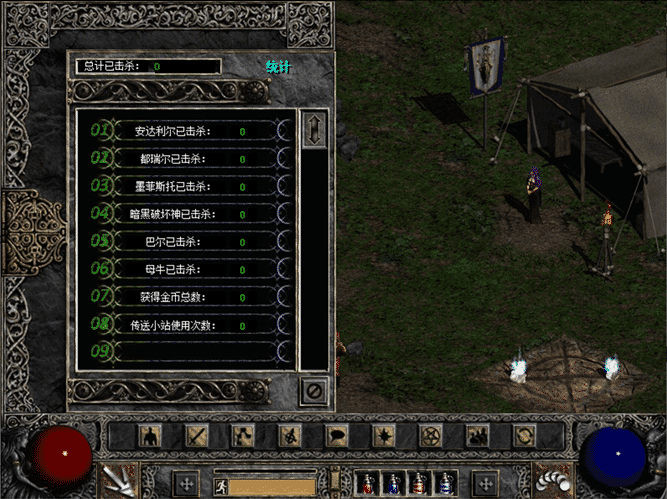This screenshot has width=667, height=499.
Task: Toggle the running figure run/walk button
Action: coord(223,487)
